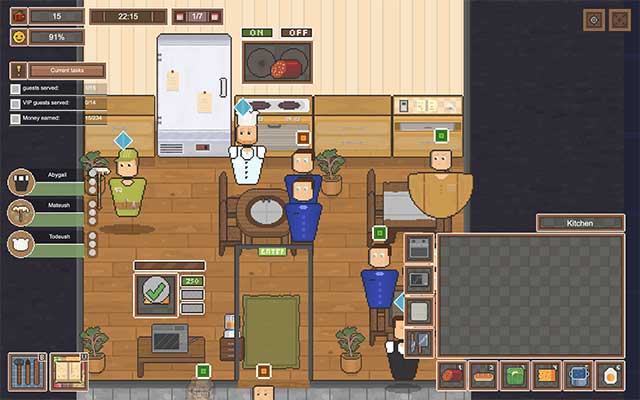Select the blue cooking pot slot
The image size is (640, 400).
(x=579, y=376)
